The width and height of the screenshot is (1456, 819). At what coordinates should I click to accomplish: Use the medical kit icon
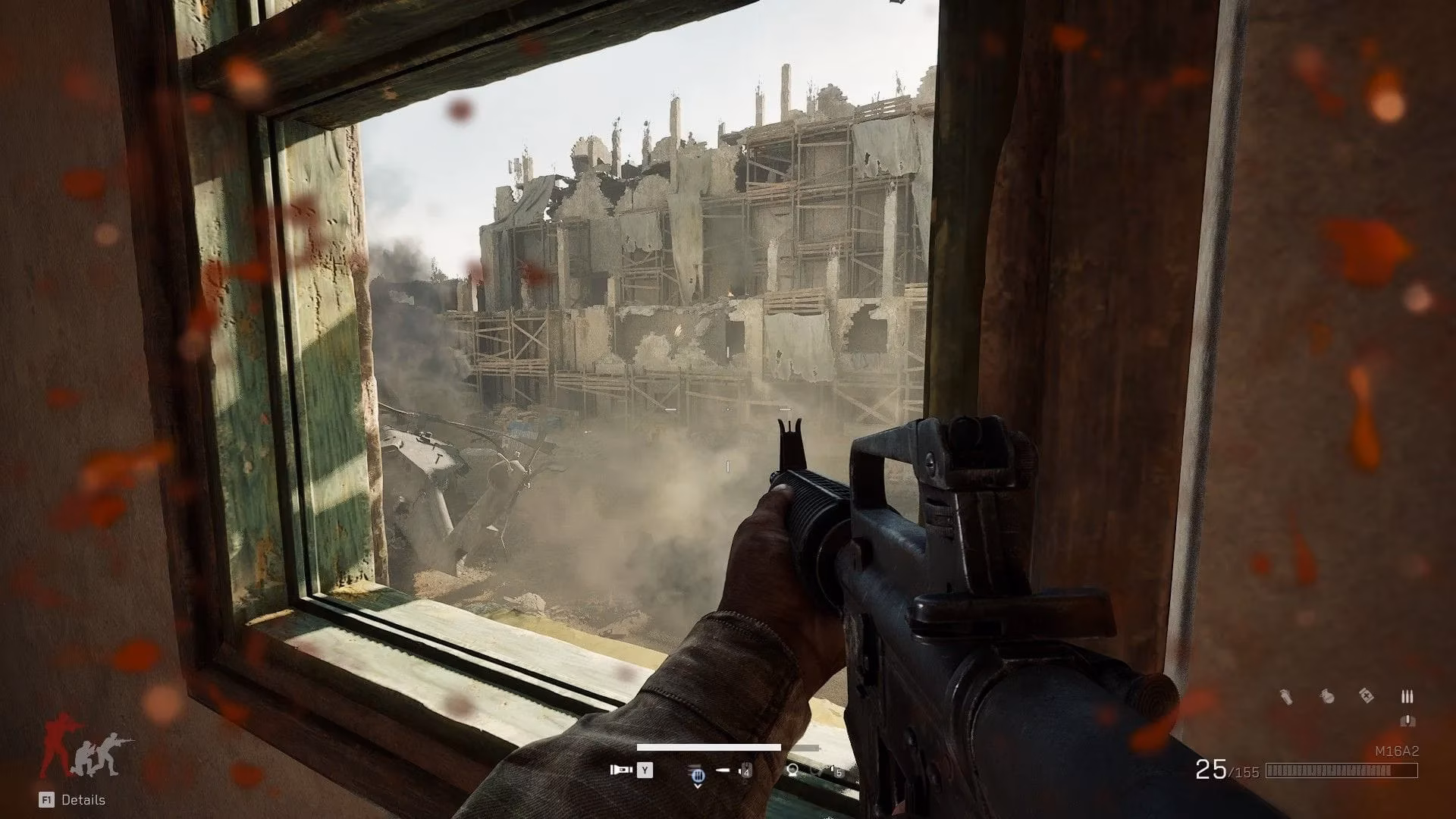(x=1367, y=695)
